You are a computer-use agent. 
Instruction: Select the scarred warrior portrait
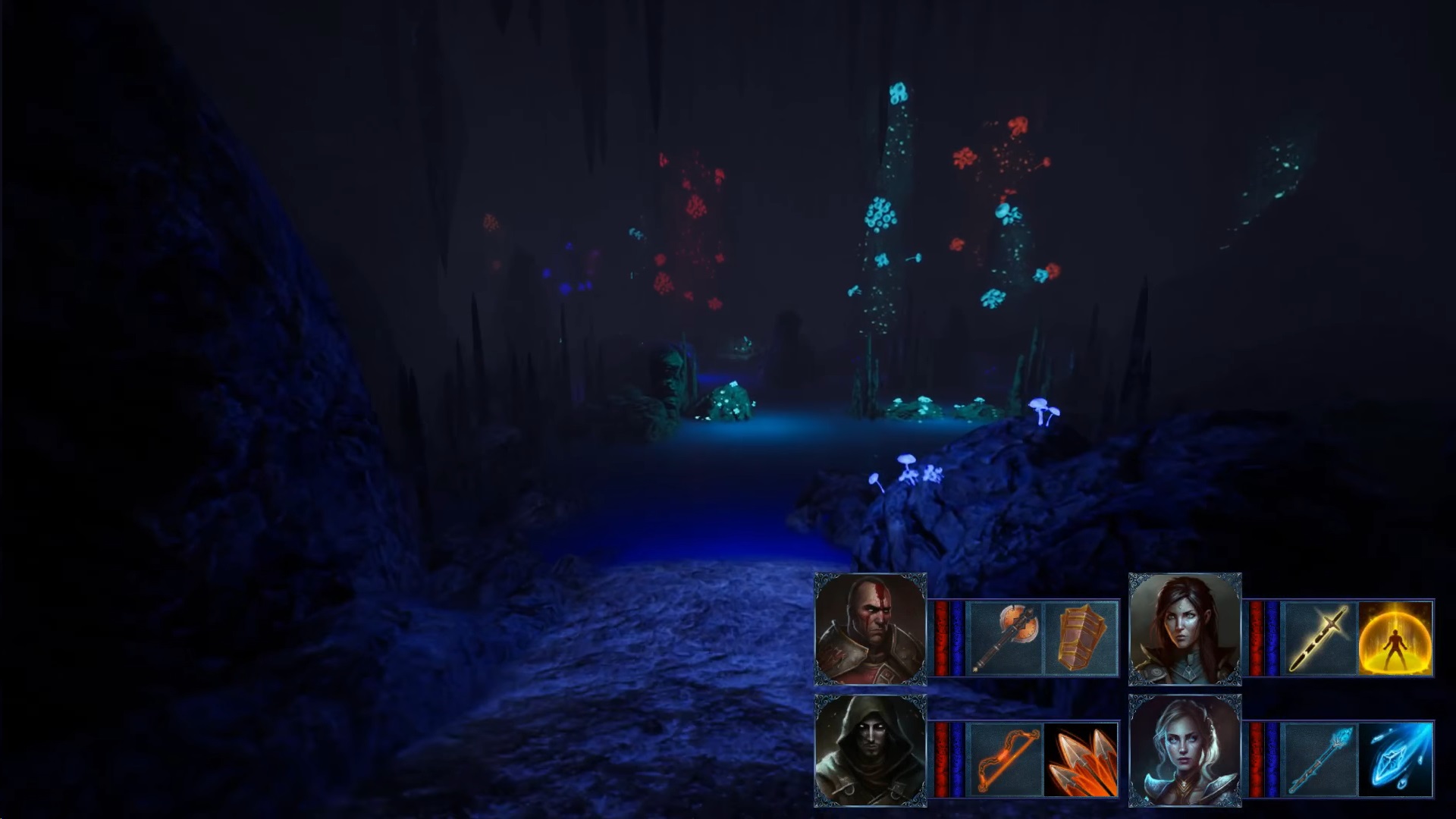pyautogui.click(x=870, y=629)
